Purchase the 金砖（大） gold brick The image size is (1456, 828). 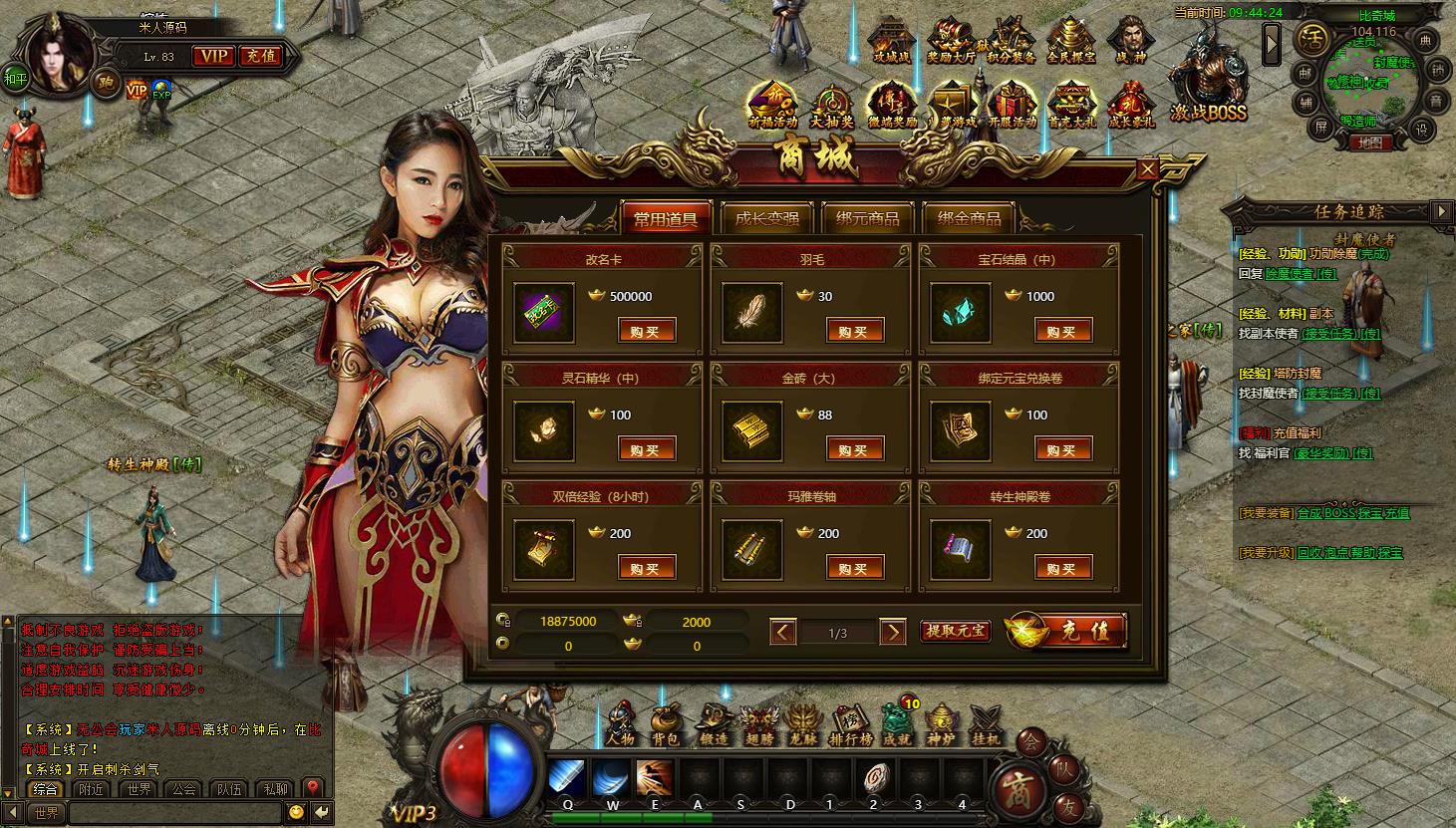[854, 449]
